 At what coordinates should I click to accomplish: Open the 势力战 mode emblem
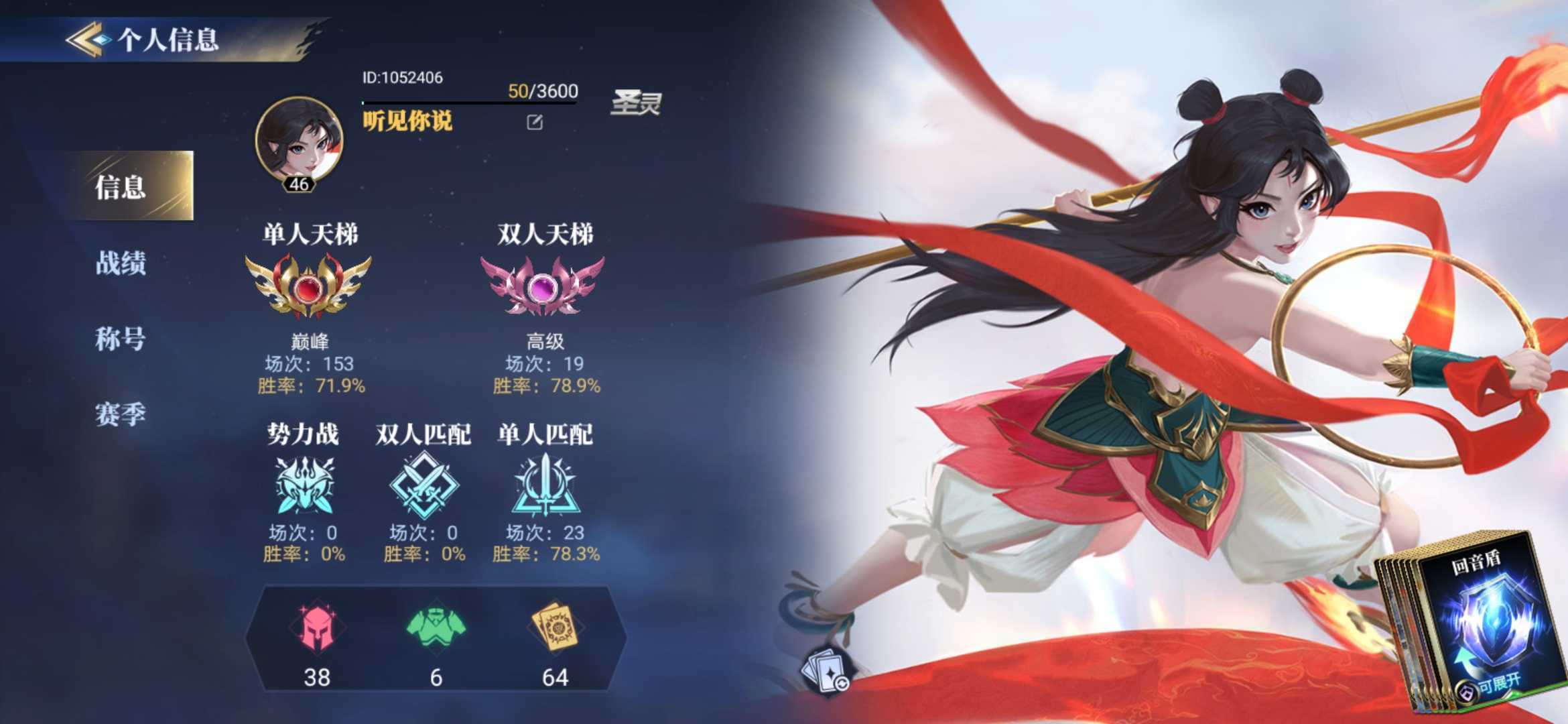pyautogui.click(x=305, y=485)
